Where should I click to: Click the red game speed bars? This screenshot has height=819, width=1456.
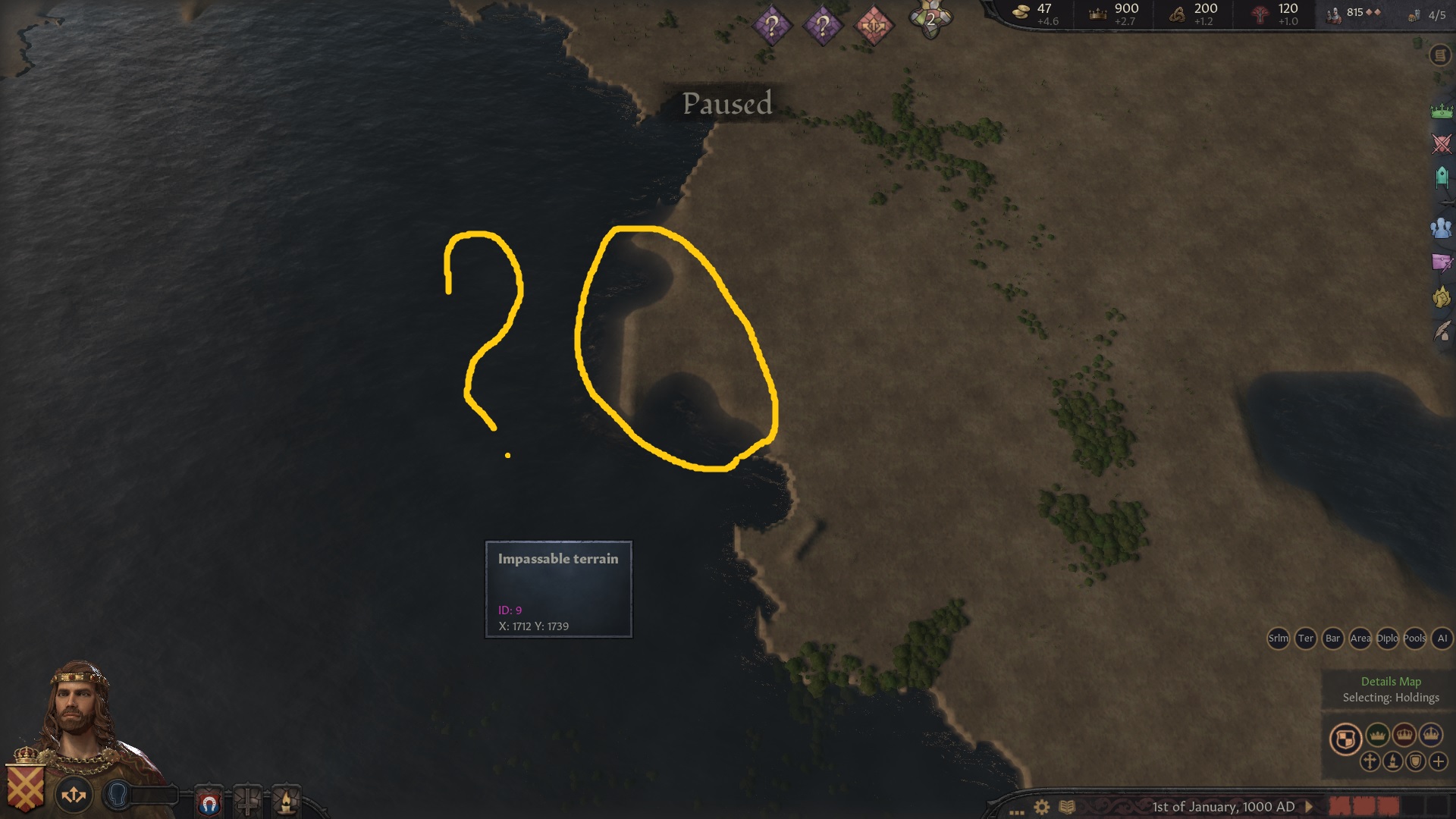[x=1365, y=806]
